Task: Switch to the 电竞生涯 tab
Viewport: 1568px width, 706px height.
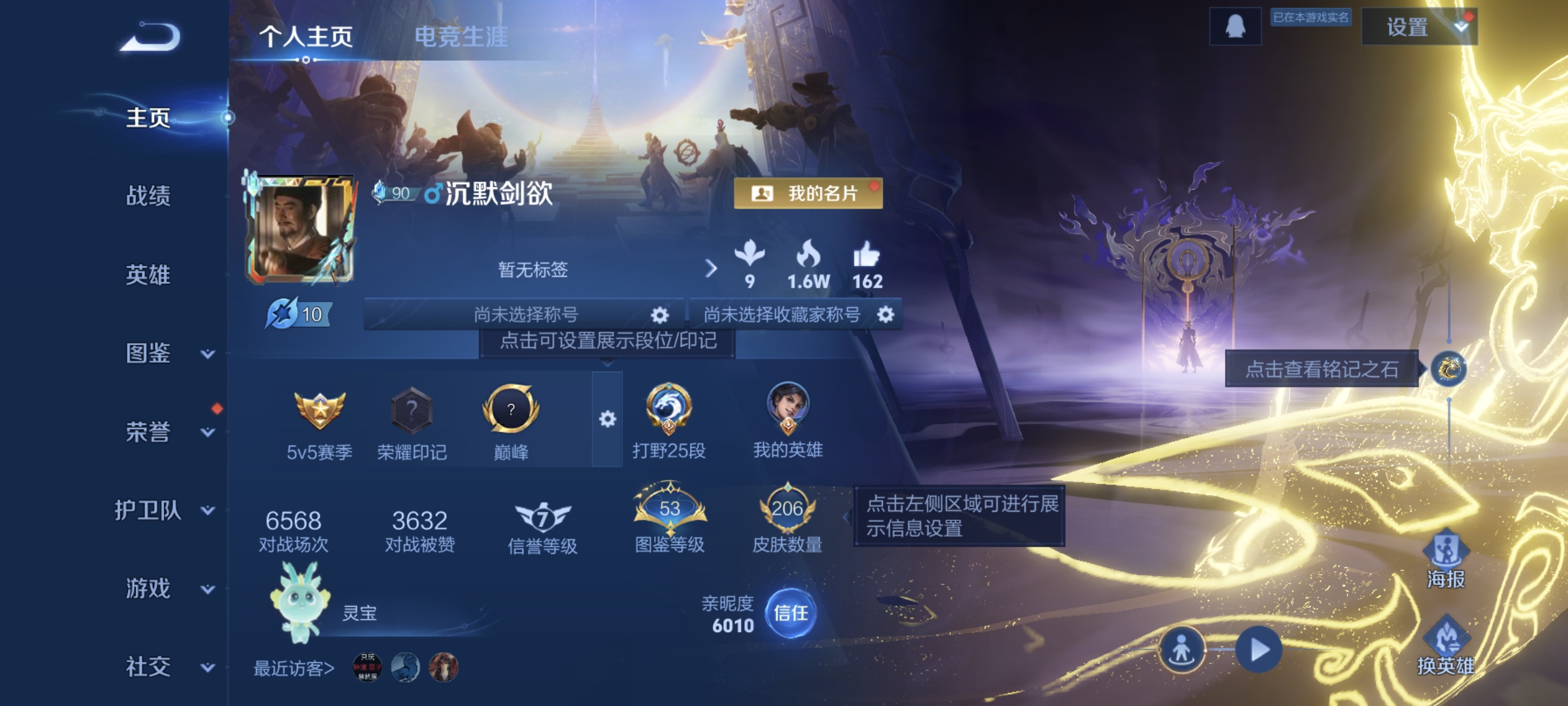Action: point(462,36)
